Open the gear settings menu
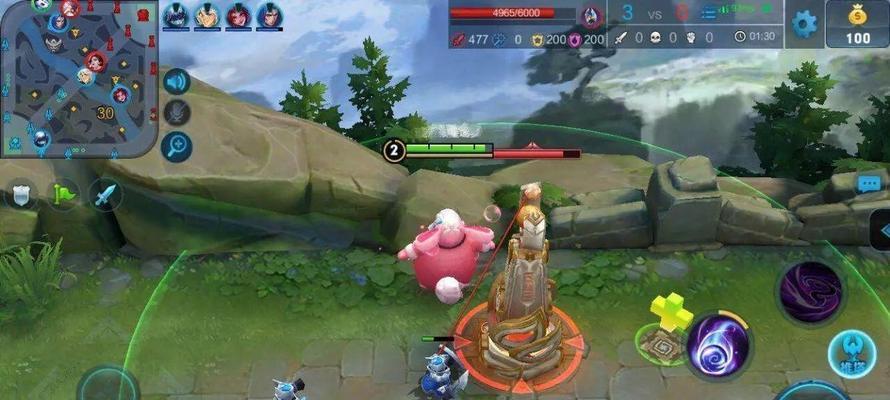This screenshot has width=890, height=400. coord(805,23)
